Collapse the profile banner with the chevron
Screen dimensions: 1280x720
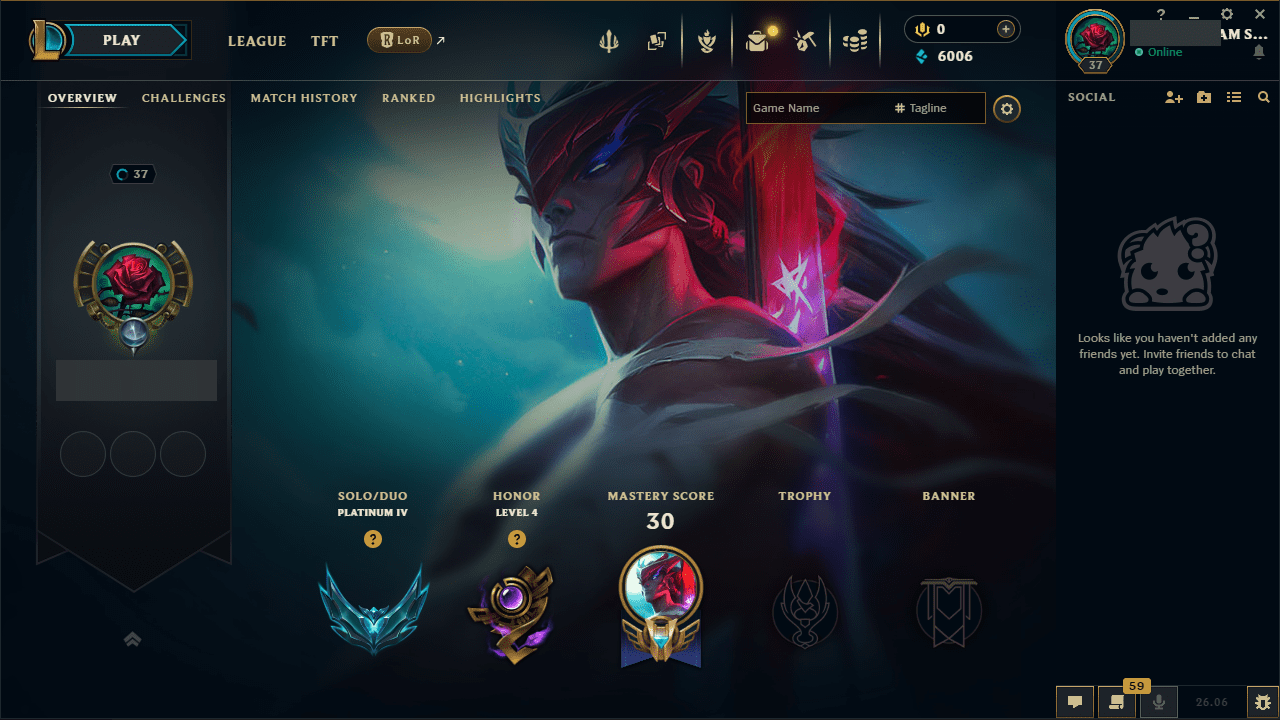point(132,639)
